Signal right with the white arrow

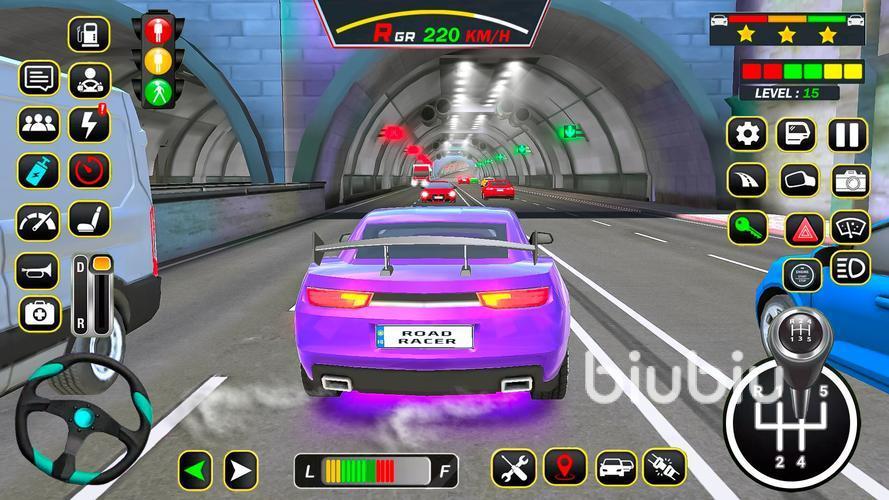tap(240, 469)
